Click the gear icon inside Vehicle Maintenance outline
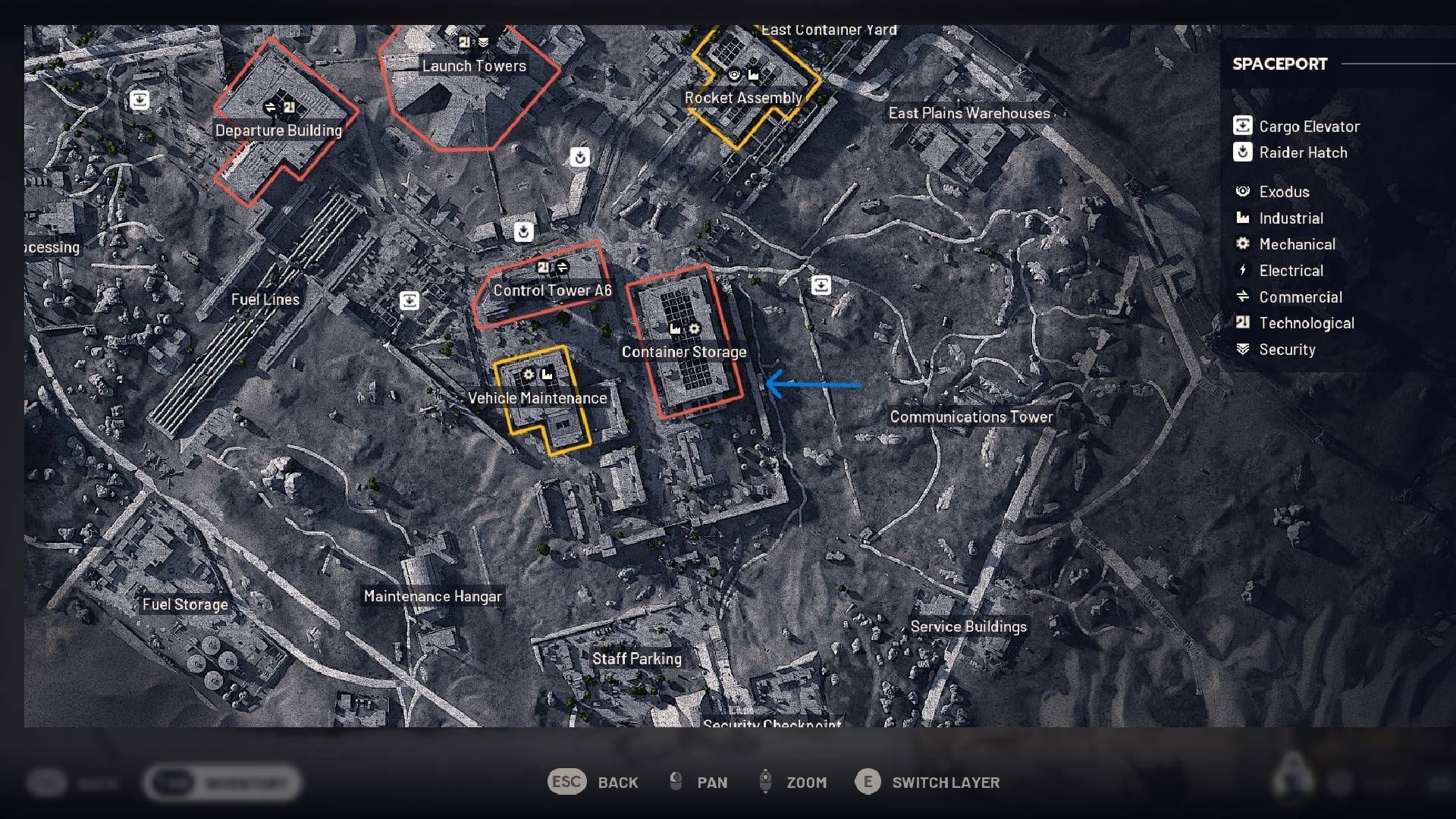This screenshot has width=1456, height=819. coord(528,375)
